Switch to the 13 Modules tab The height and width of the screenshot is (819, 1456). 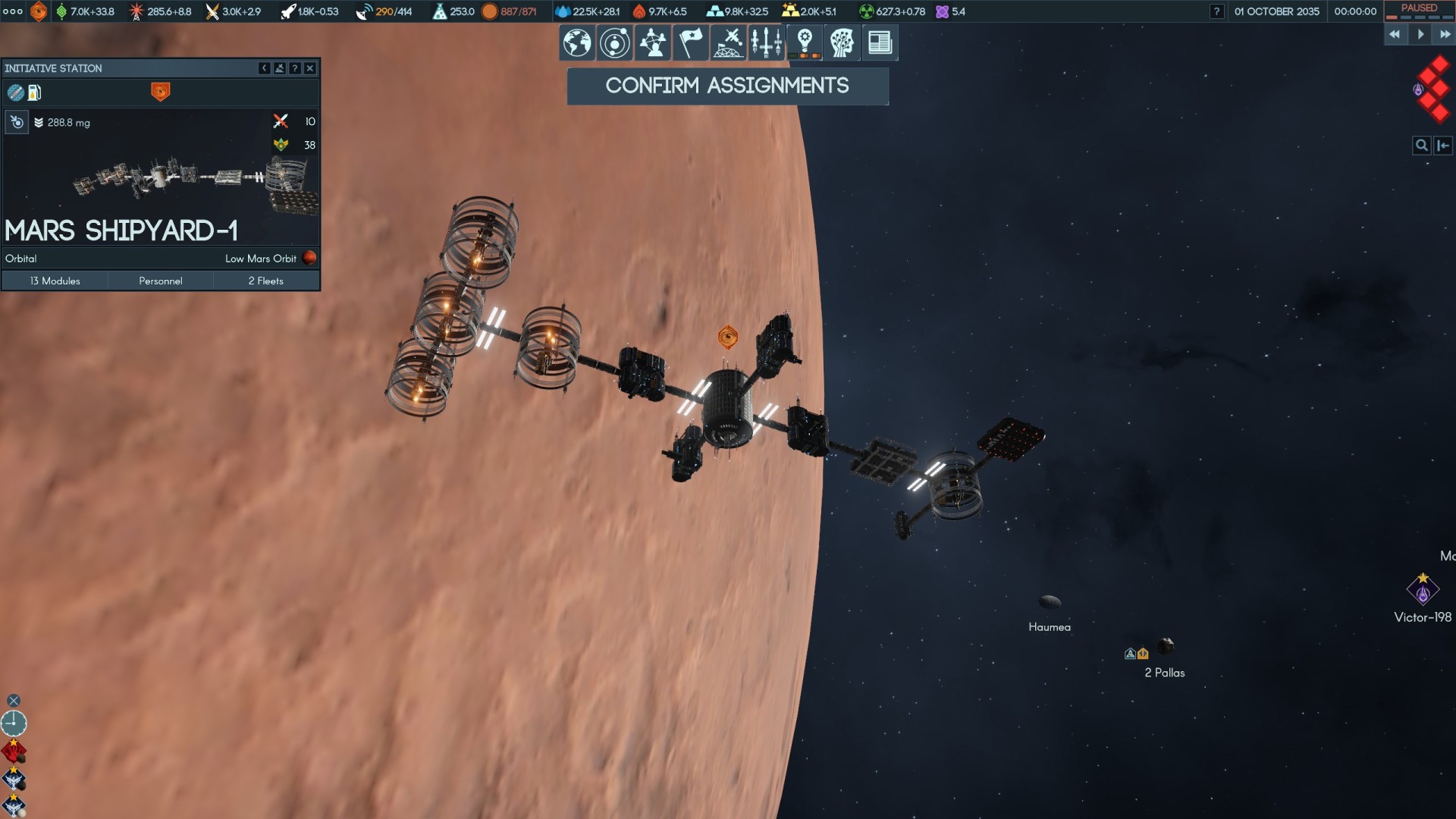[55, 281]
